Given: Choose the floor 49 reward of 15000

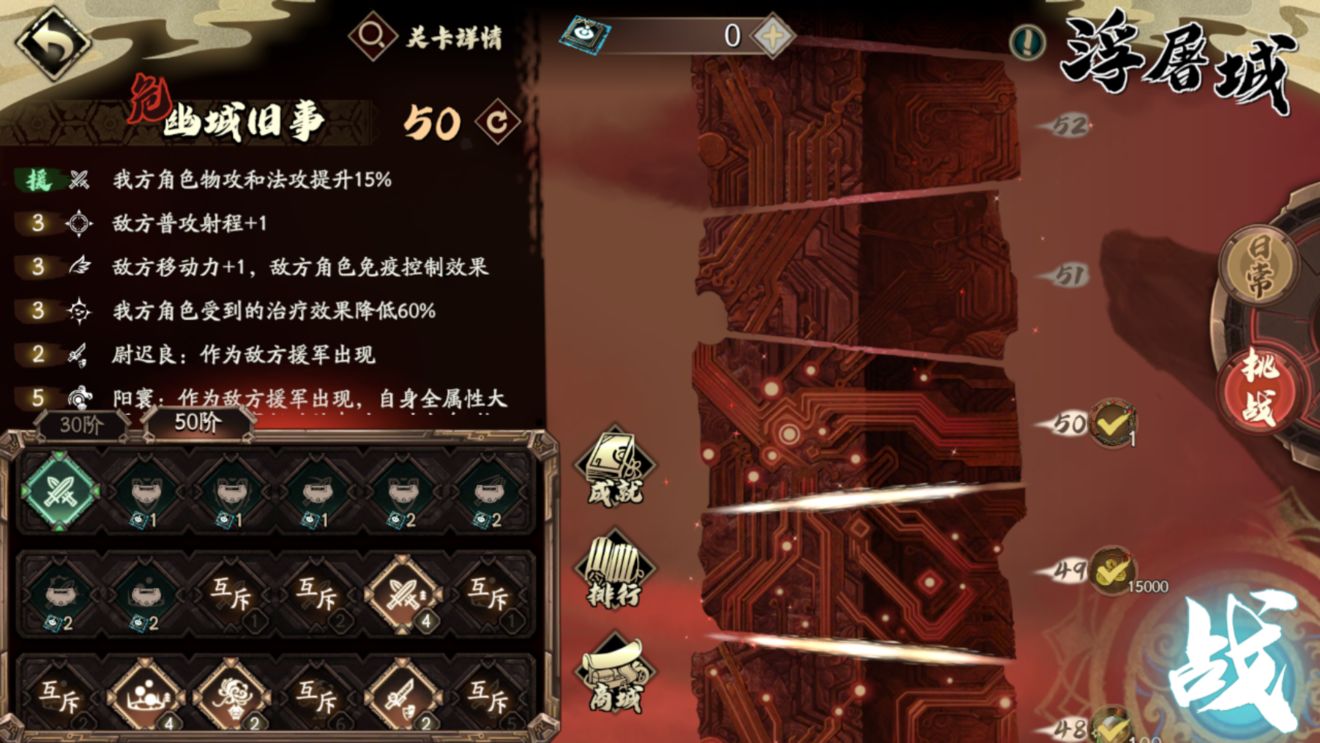Looking at the screenshot, I should pyautogui.click(x=1111, y=570).
